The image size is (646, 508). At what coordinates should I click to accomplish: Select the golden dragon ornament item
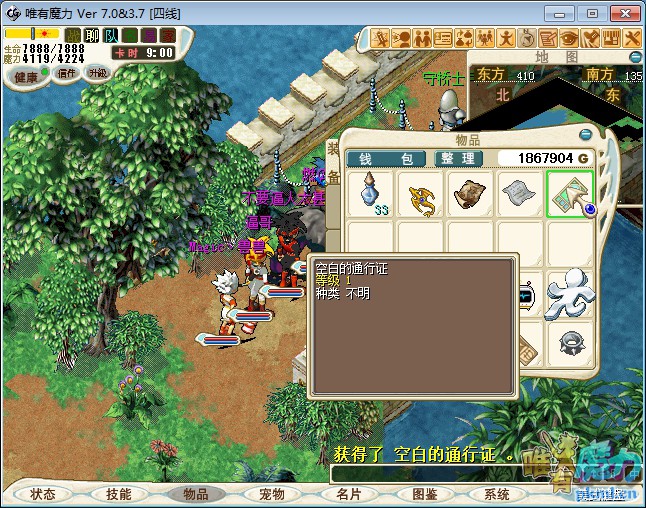[422, 194]
